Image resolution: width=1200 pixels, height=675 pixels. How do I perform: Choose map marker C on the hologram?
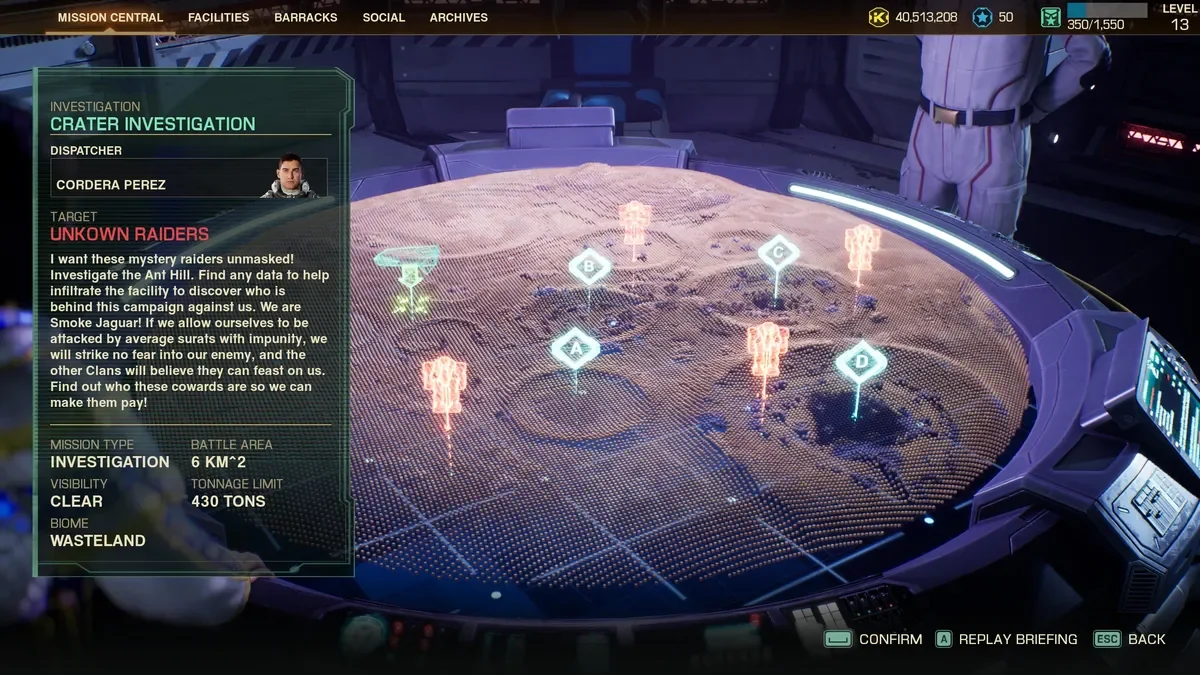778,253
